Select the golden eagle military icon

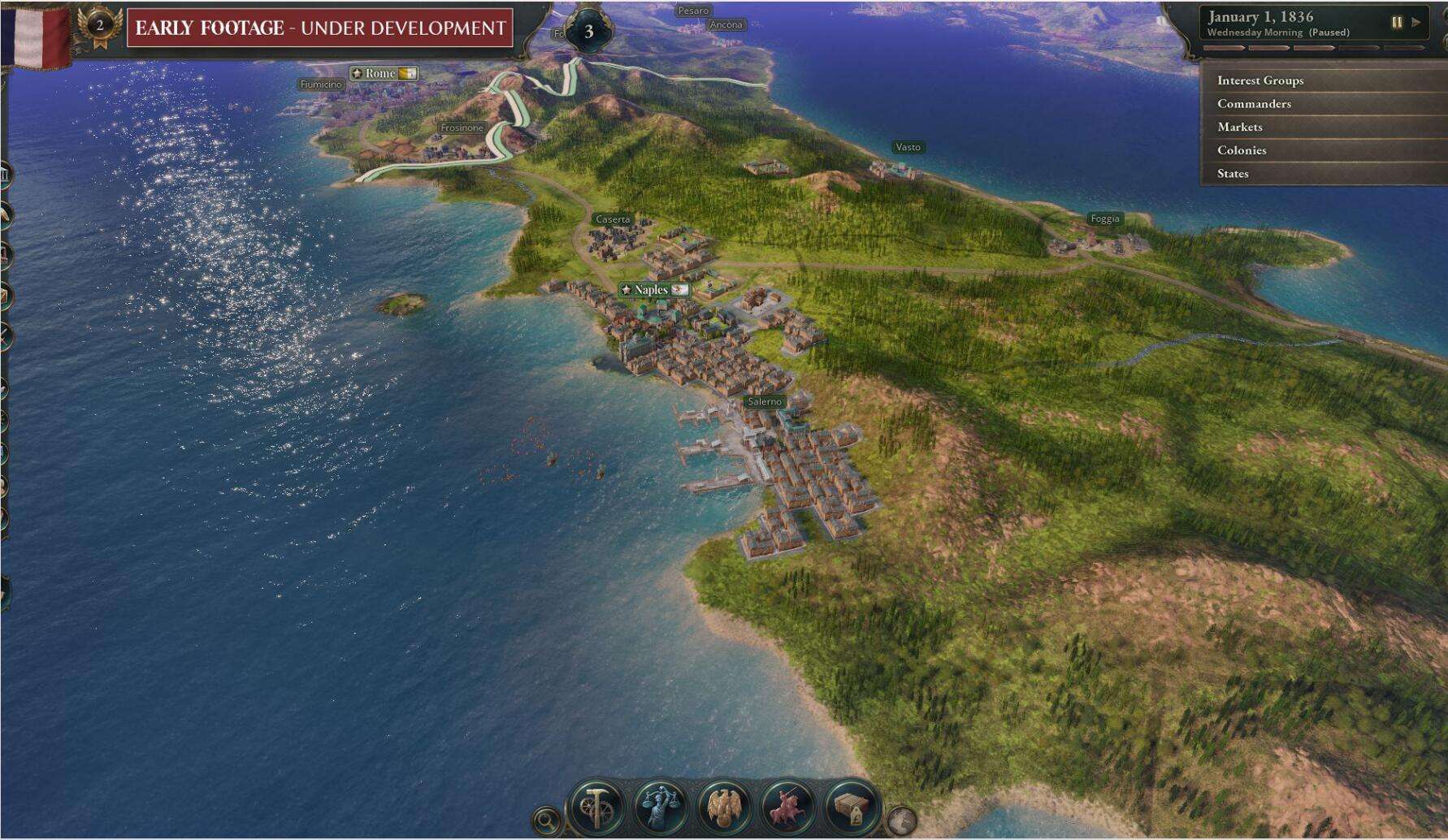click(722, 808)
